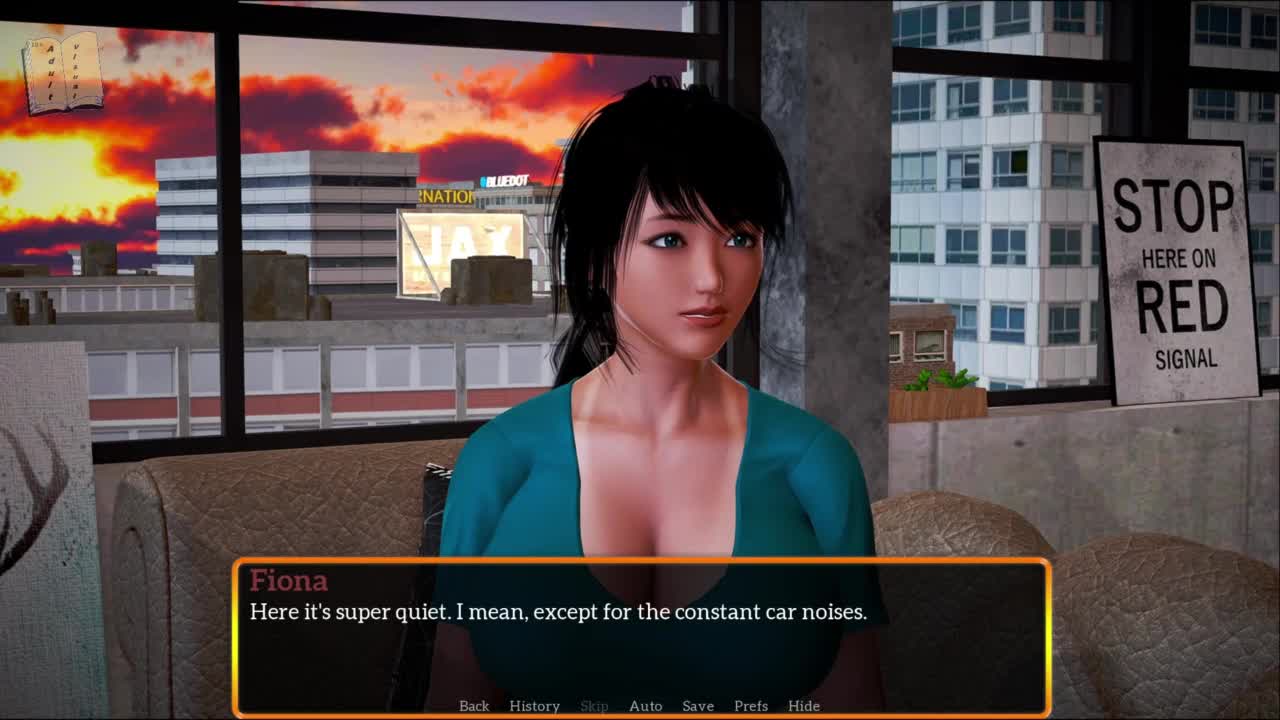Toggle Auto-advance for dialogue

click(645, 706)
